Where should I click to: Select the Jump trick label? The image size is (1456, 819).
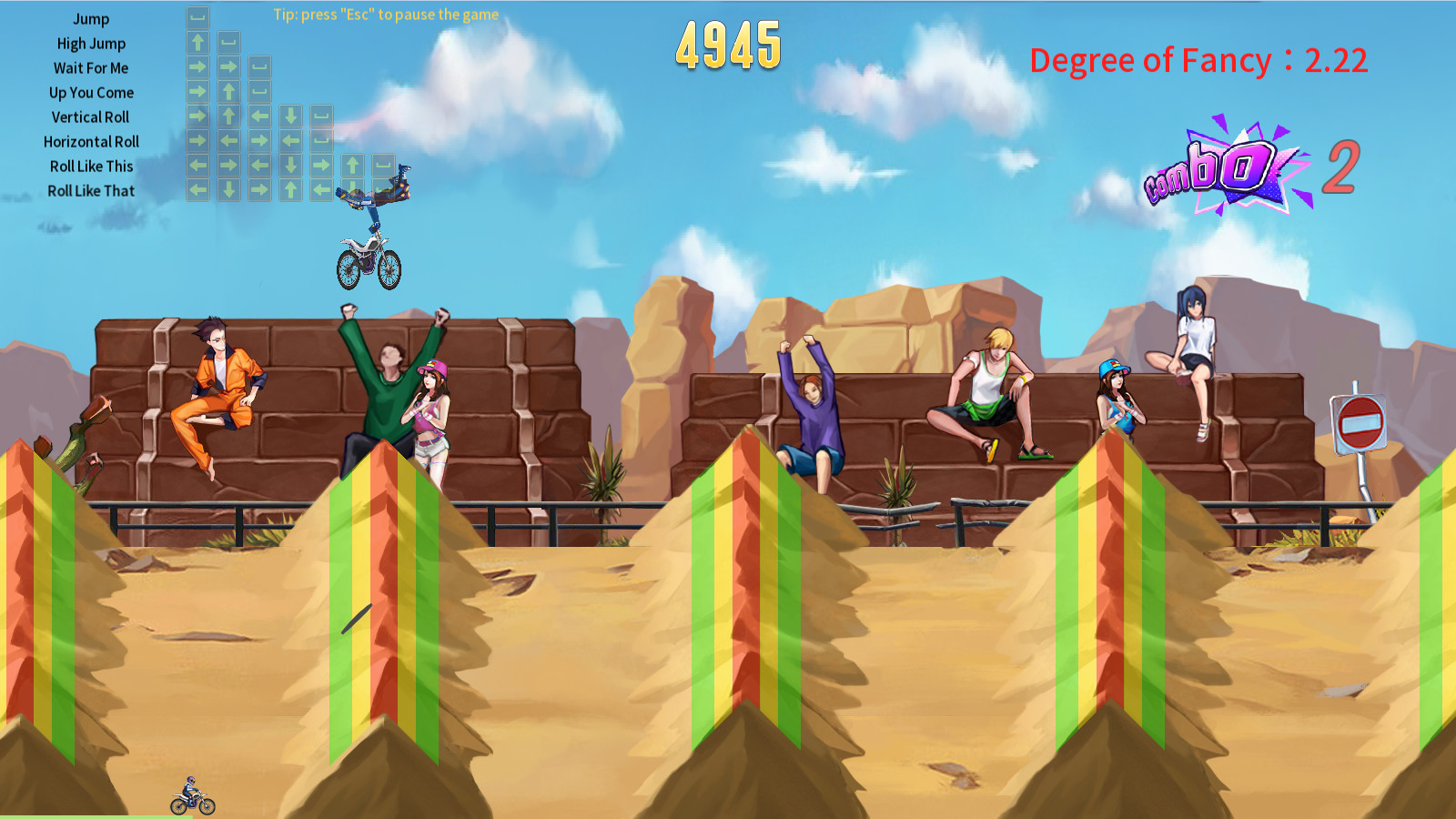click(91, 18)
